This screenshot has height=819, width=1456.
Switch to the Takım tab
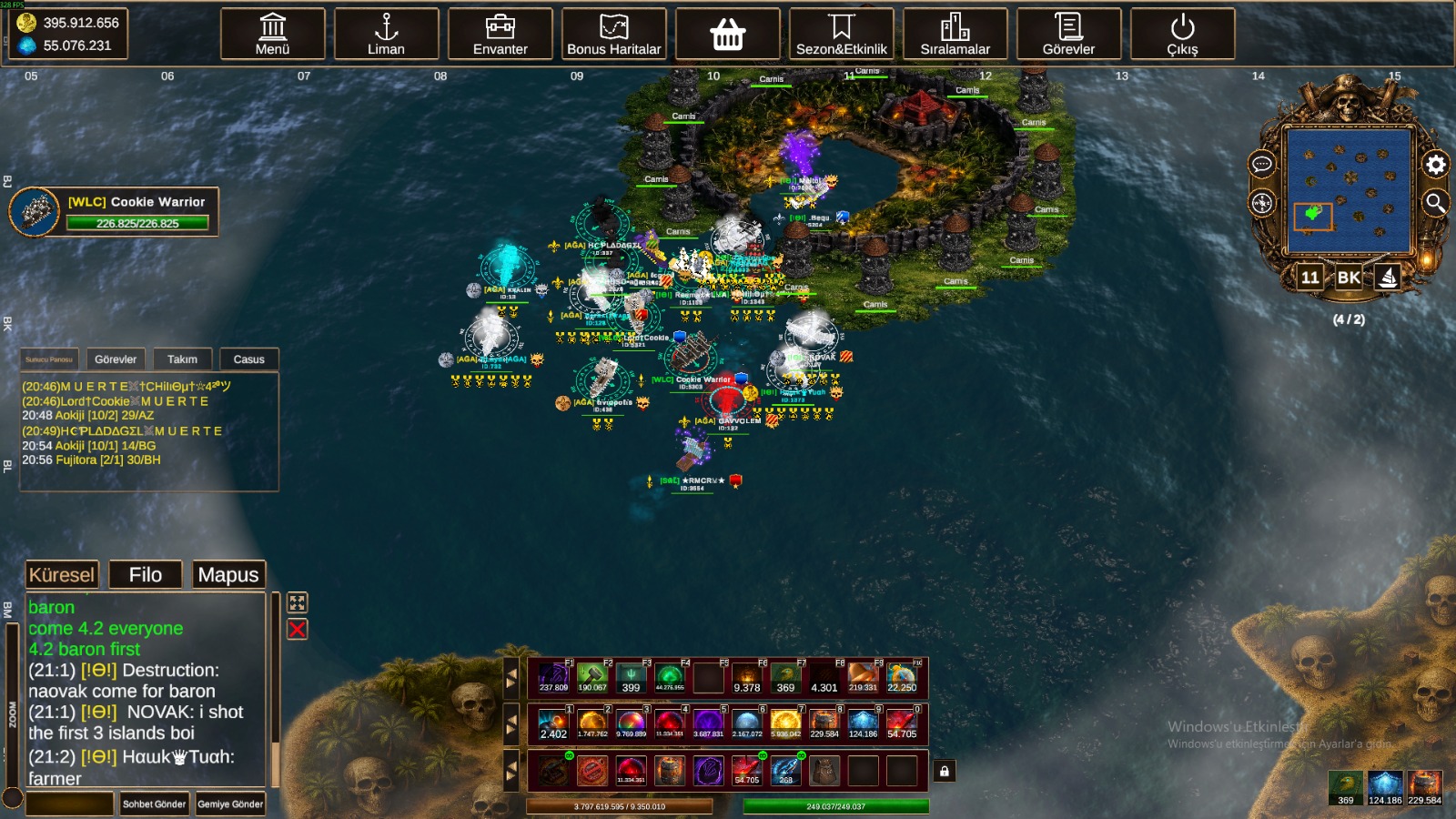tap(182, 359)
